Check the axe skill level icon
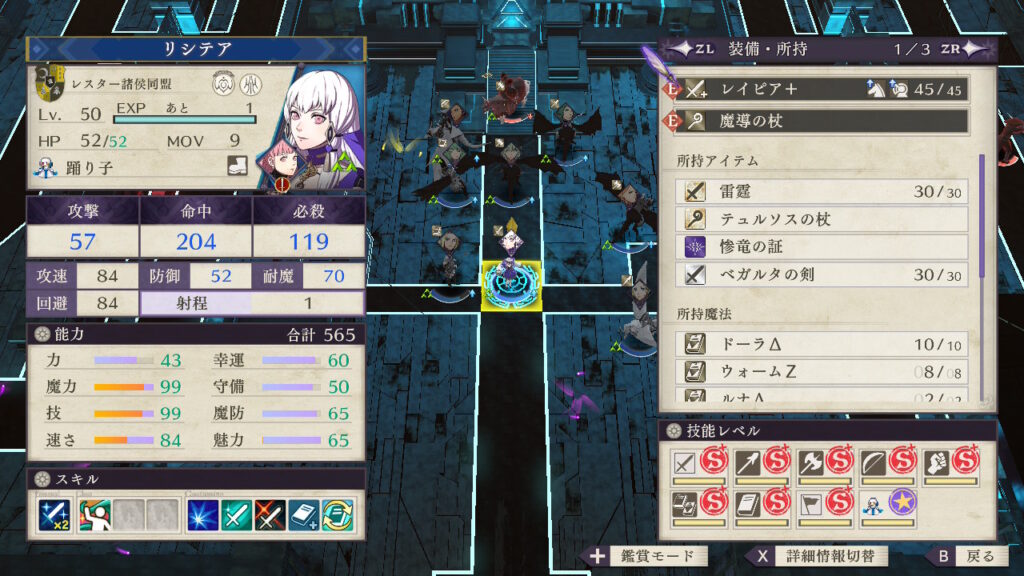The width and height of the screenshot is (1024, 576). (811, 462)
